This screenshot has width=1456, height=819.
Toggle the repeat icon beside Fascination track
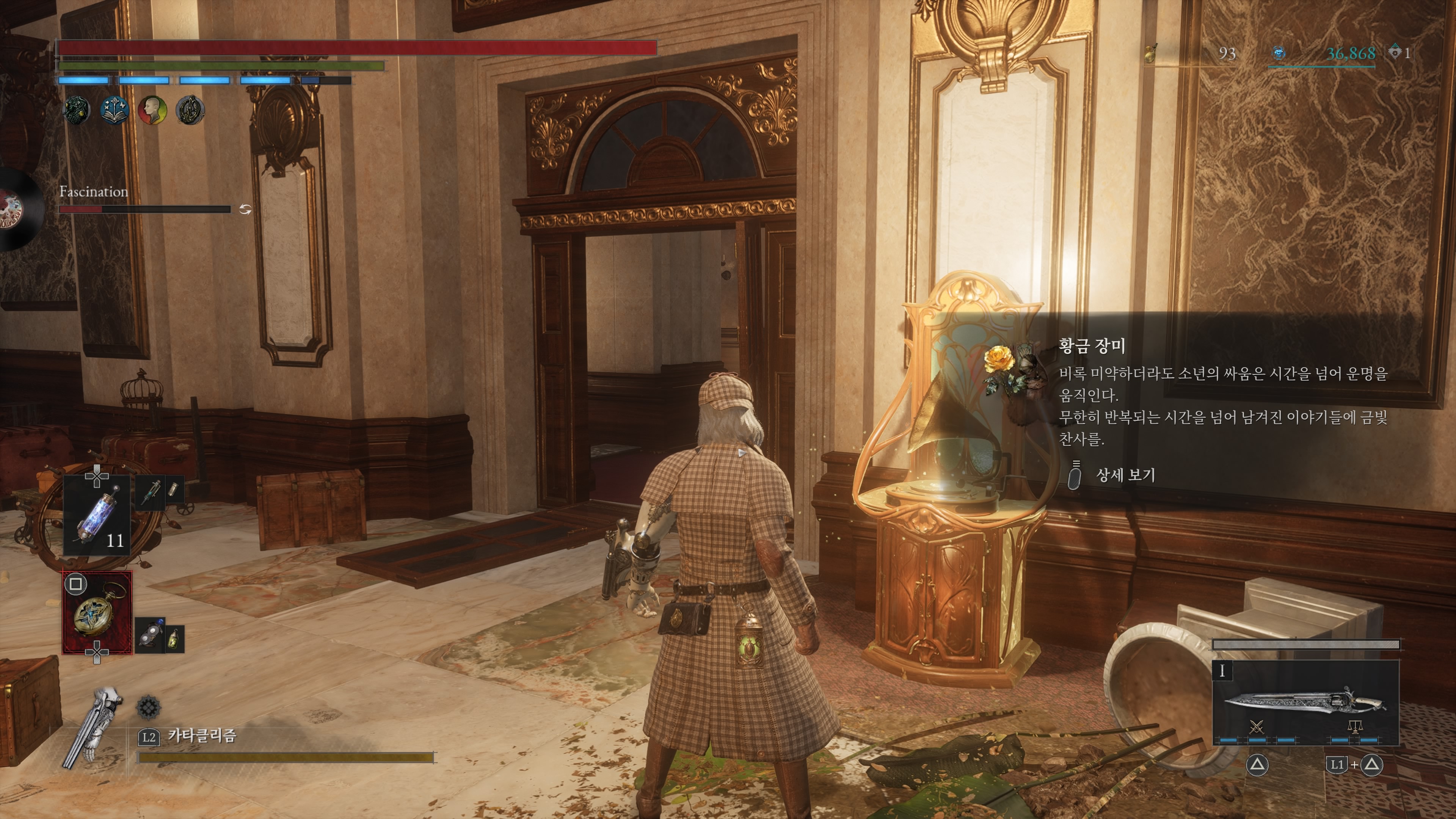pos(245,210)
